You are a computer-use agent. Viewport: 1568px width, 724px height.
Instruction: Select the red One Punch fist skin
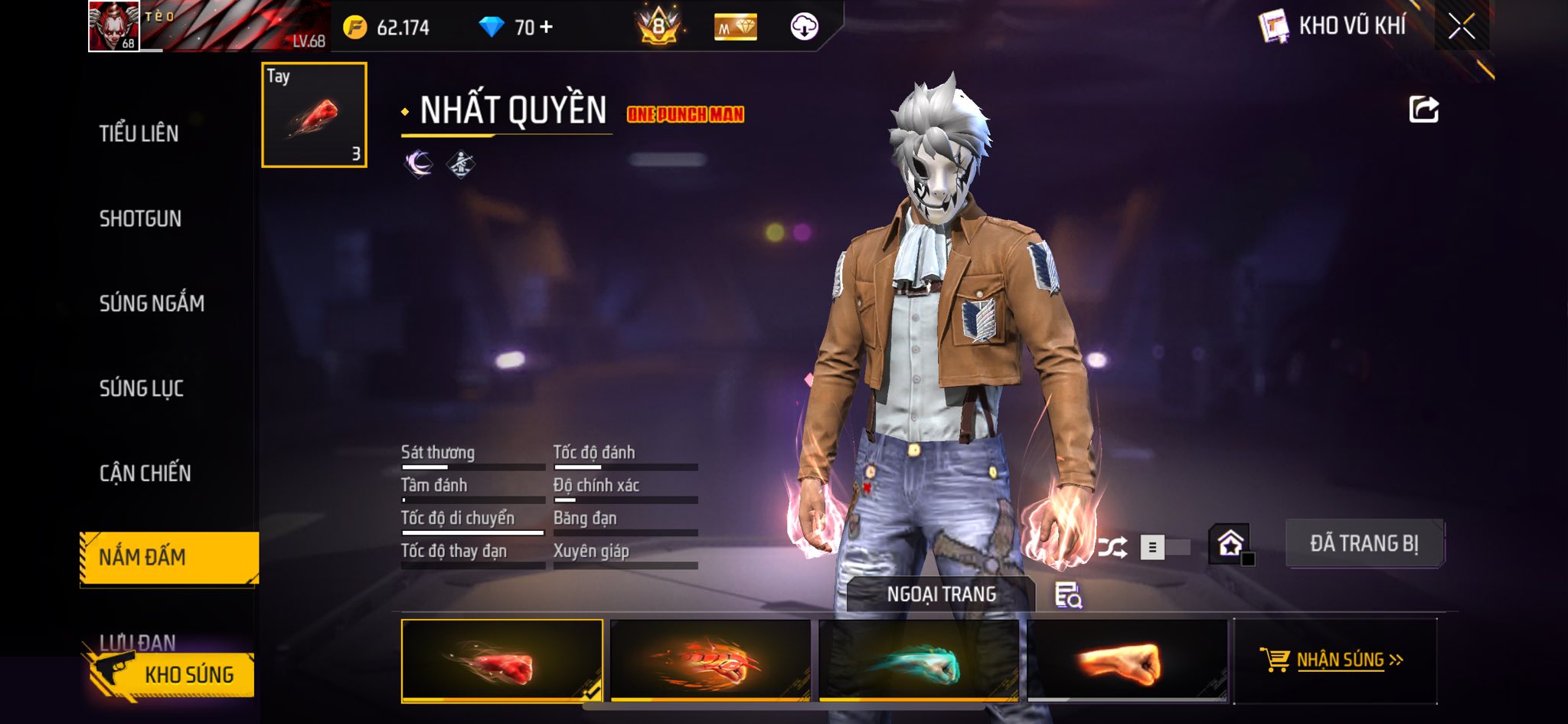501,660
